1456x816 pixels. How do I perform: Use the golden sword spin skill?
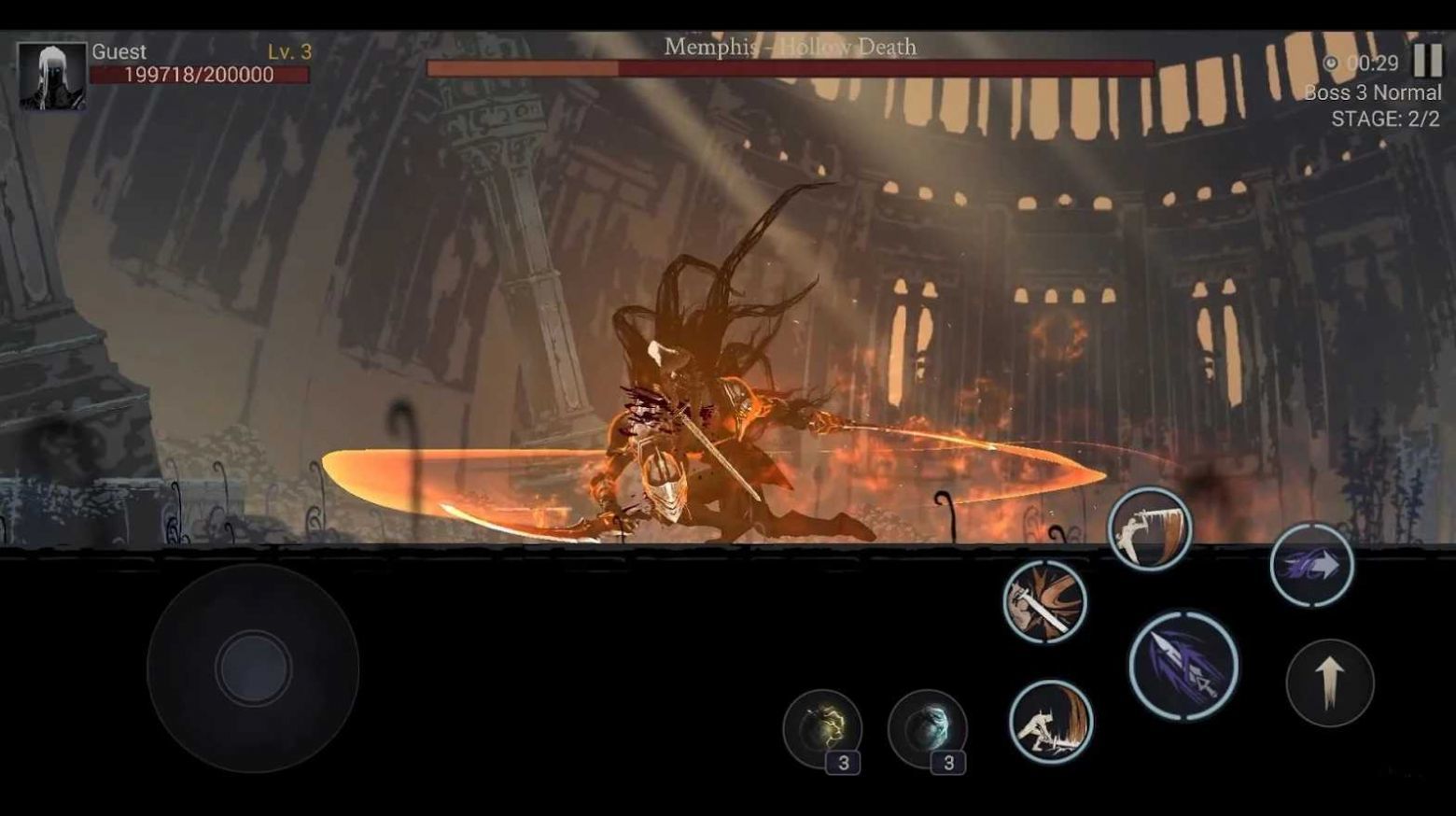(1043, 602)
